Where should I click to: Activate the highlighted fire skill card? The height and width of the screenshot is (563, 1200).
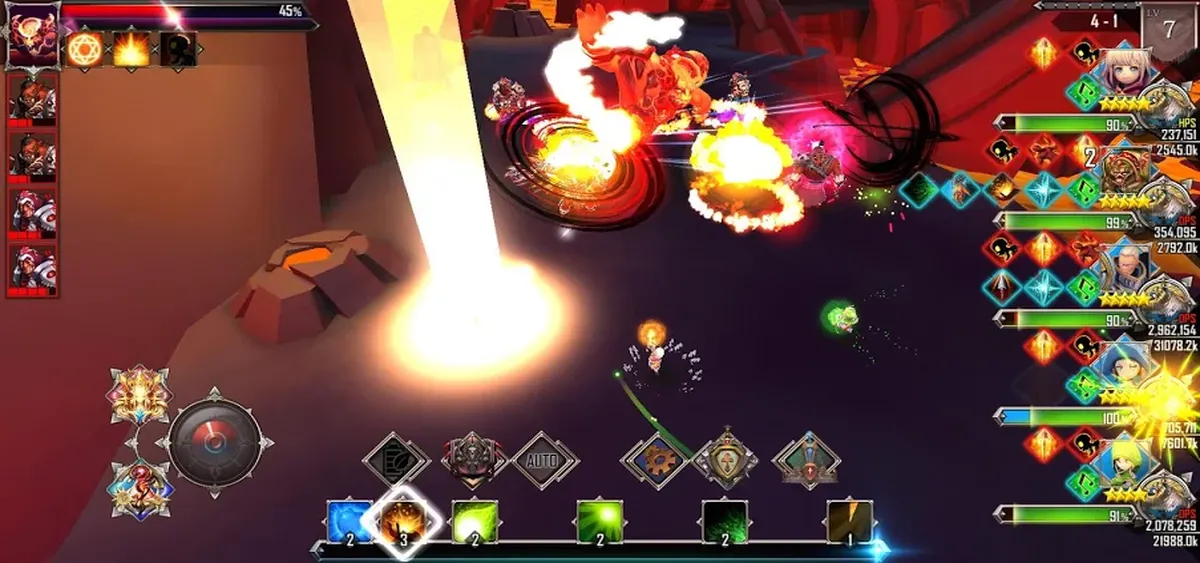(x=402, y=521)
